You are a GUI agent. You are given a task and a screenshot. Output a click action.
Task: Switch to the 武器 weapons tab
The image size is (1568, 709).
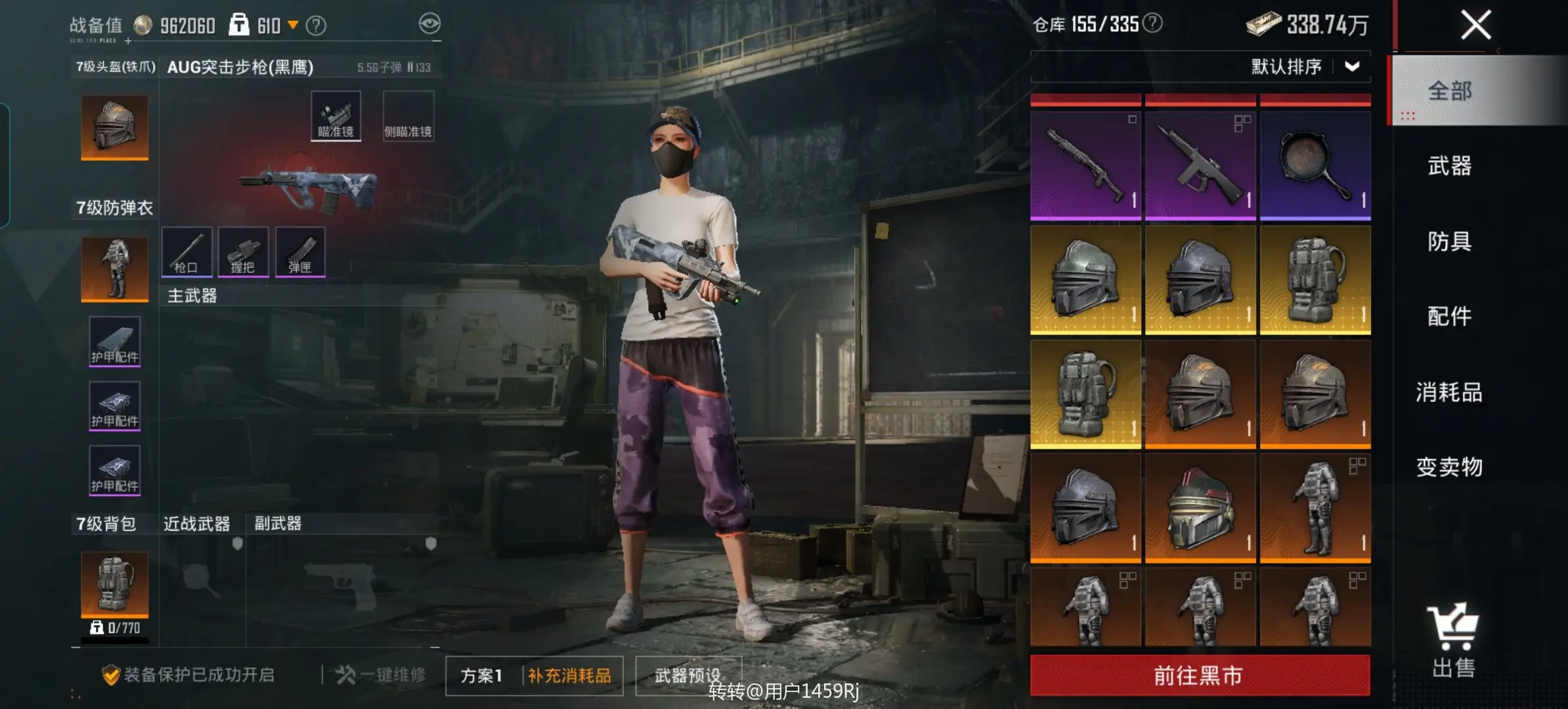pyautogui.click(x=1449, y=166)
